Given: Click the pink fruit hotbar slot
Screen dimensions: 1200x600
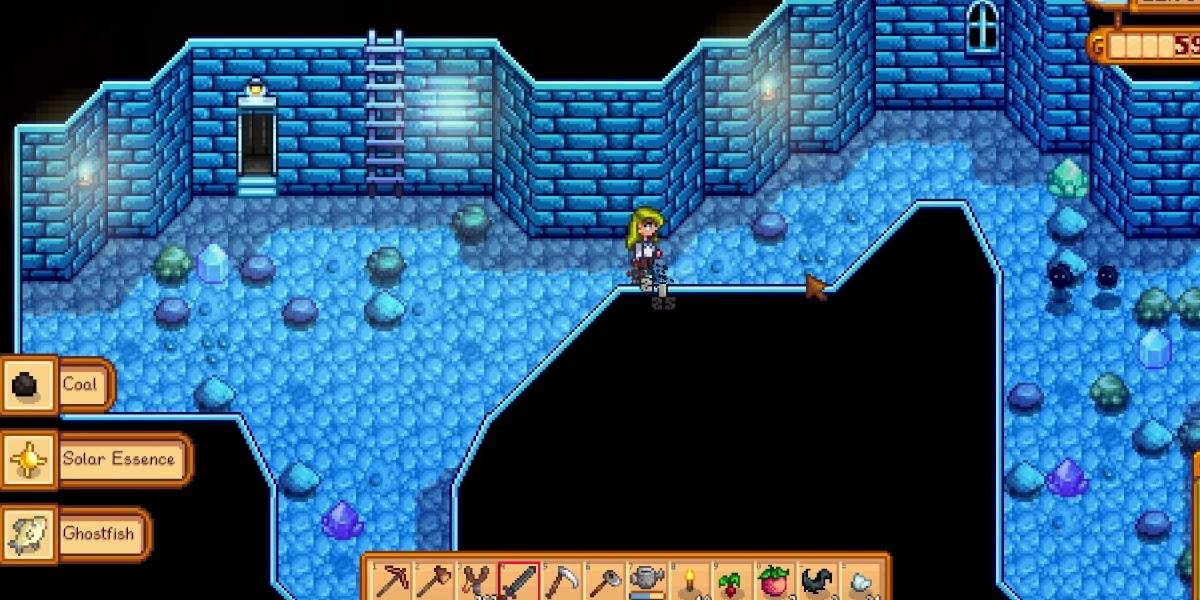Looking at the screenshot, I should click(x=775, y=581).
